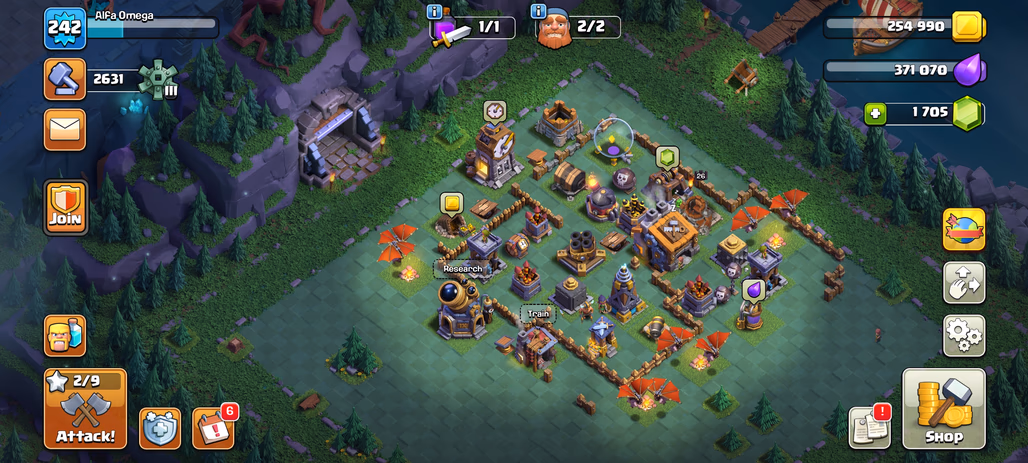Open the Research label on the laboratory
This screenshot has height=463, width=1028.
tap(462, 268)
